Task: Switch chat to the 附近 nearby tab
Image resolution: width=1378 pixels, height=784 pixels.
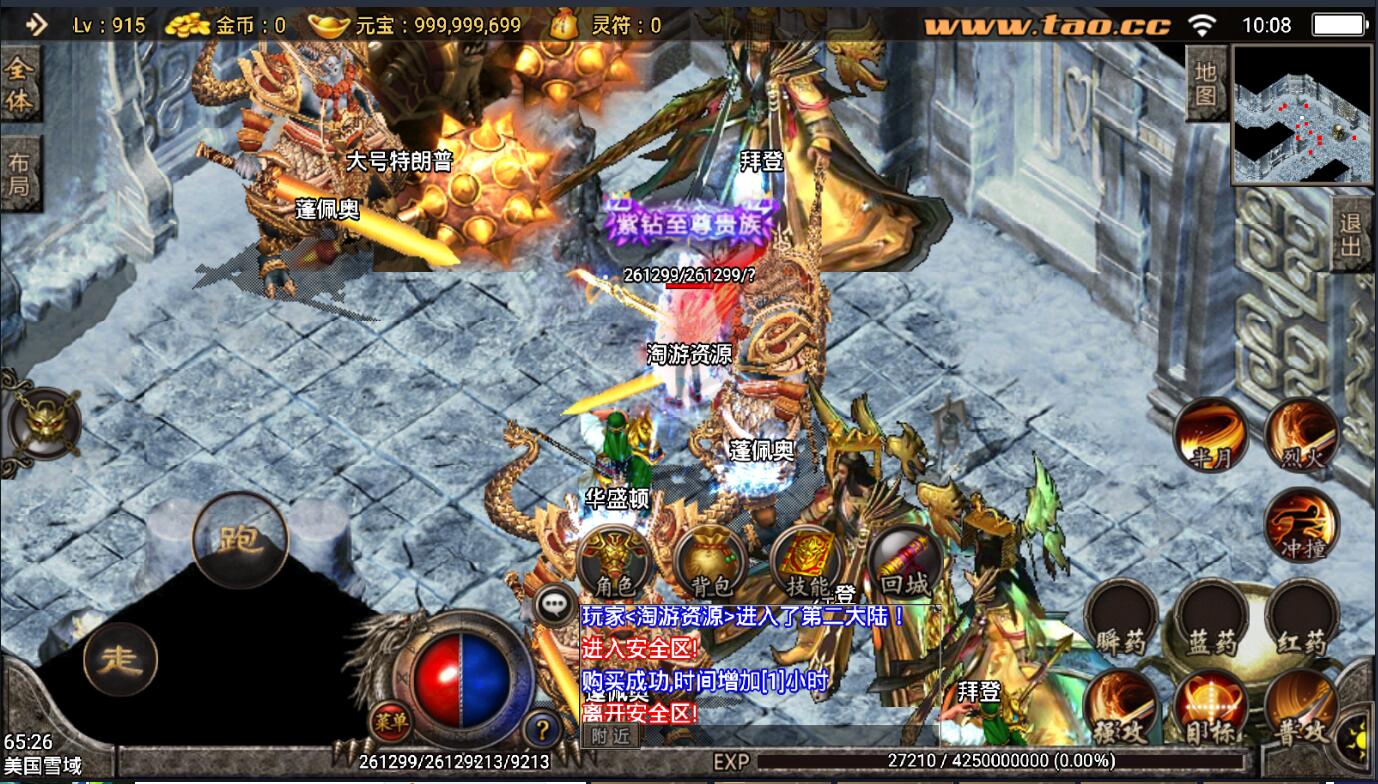Action: [610, 736]
